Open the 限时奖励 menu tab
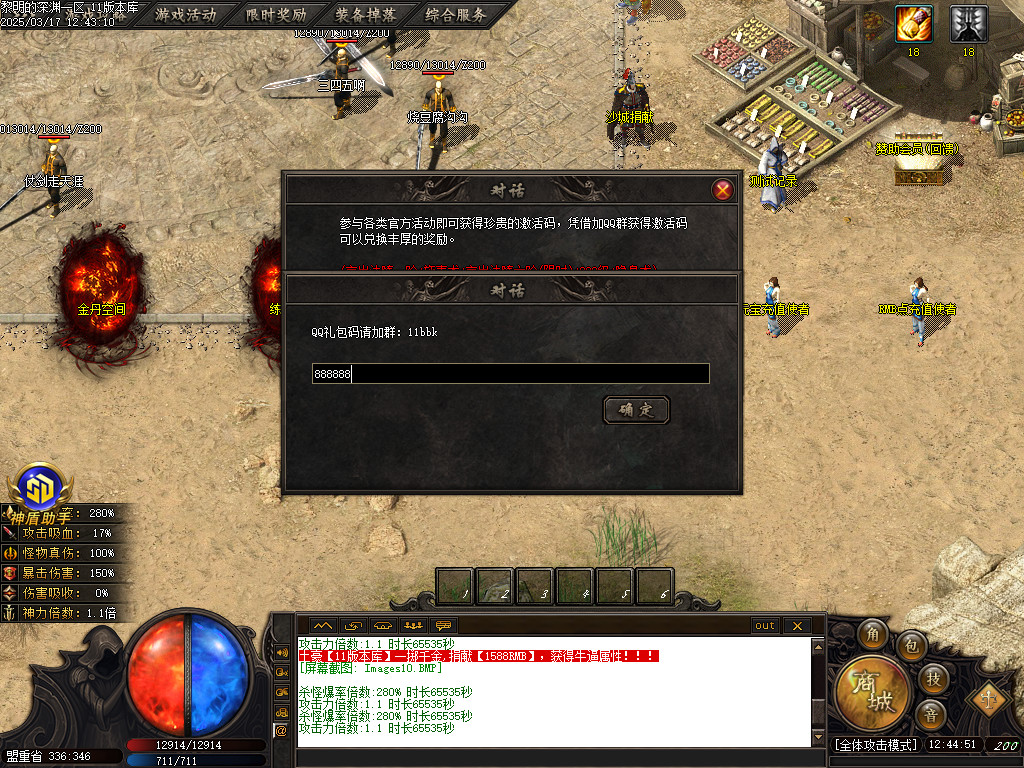The width and height of the screenshot is (1024, 768). click(276, 14)
